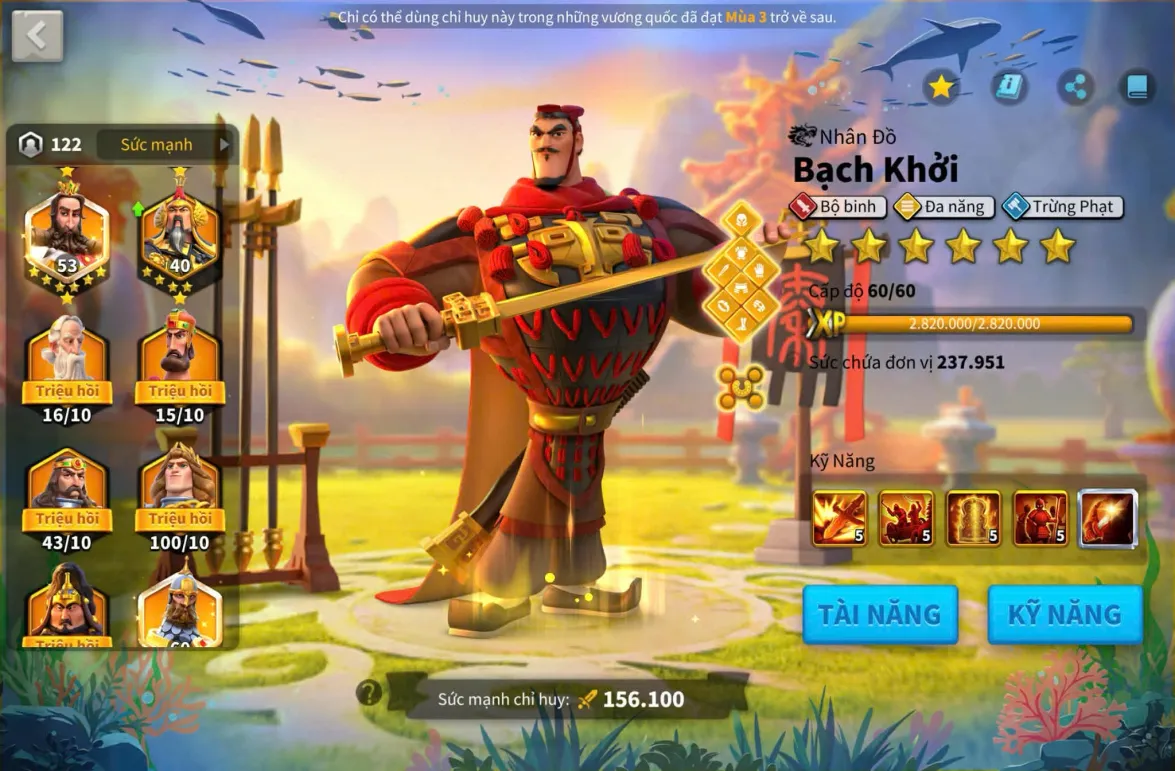Share commander via the share icon
The height and width of the screenshot is (771, 1175).
tap(1075, 88)
